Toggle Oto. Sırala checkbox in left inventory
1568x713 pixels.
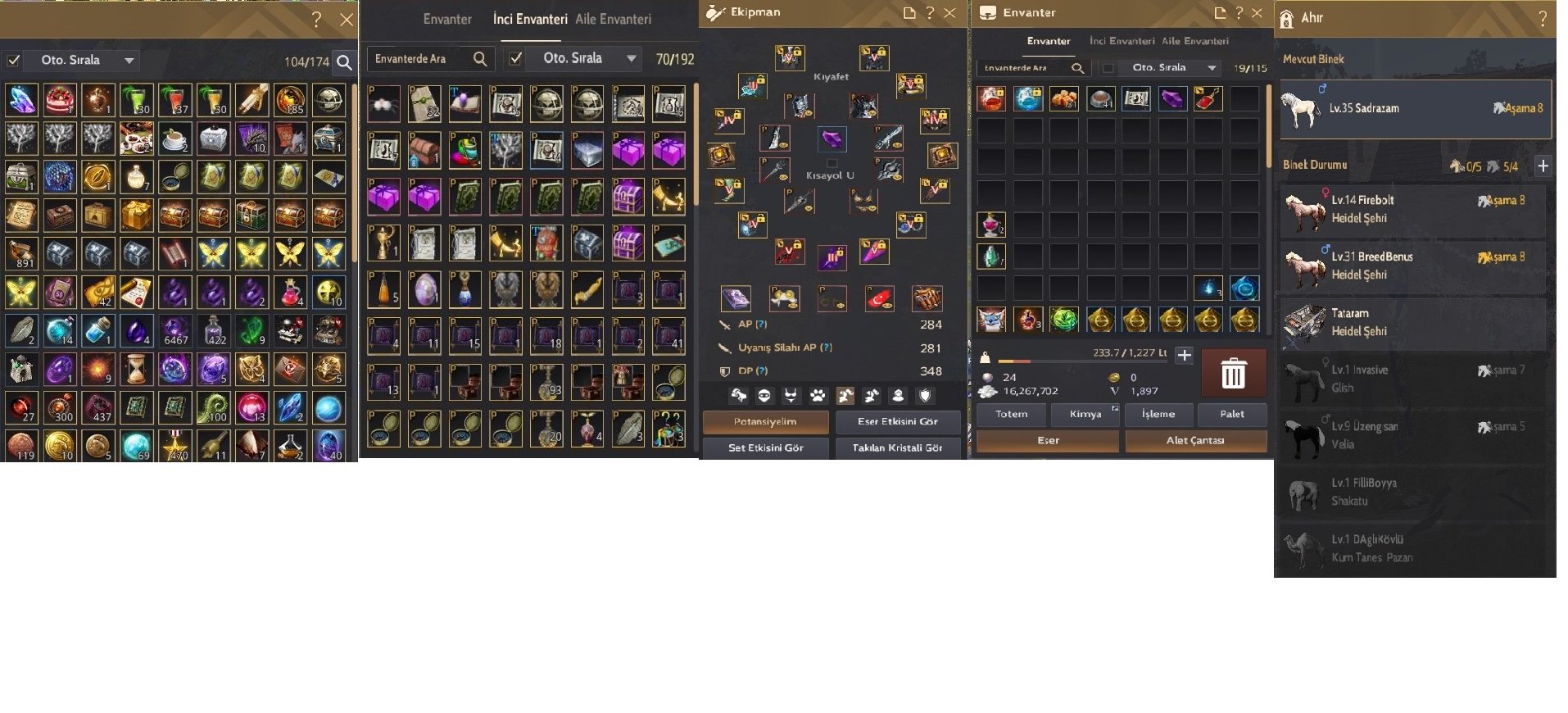(x=11, y=59)
